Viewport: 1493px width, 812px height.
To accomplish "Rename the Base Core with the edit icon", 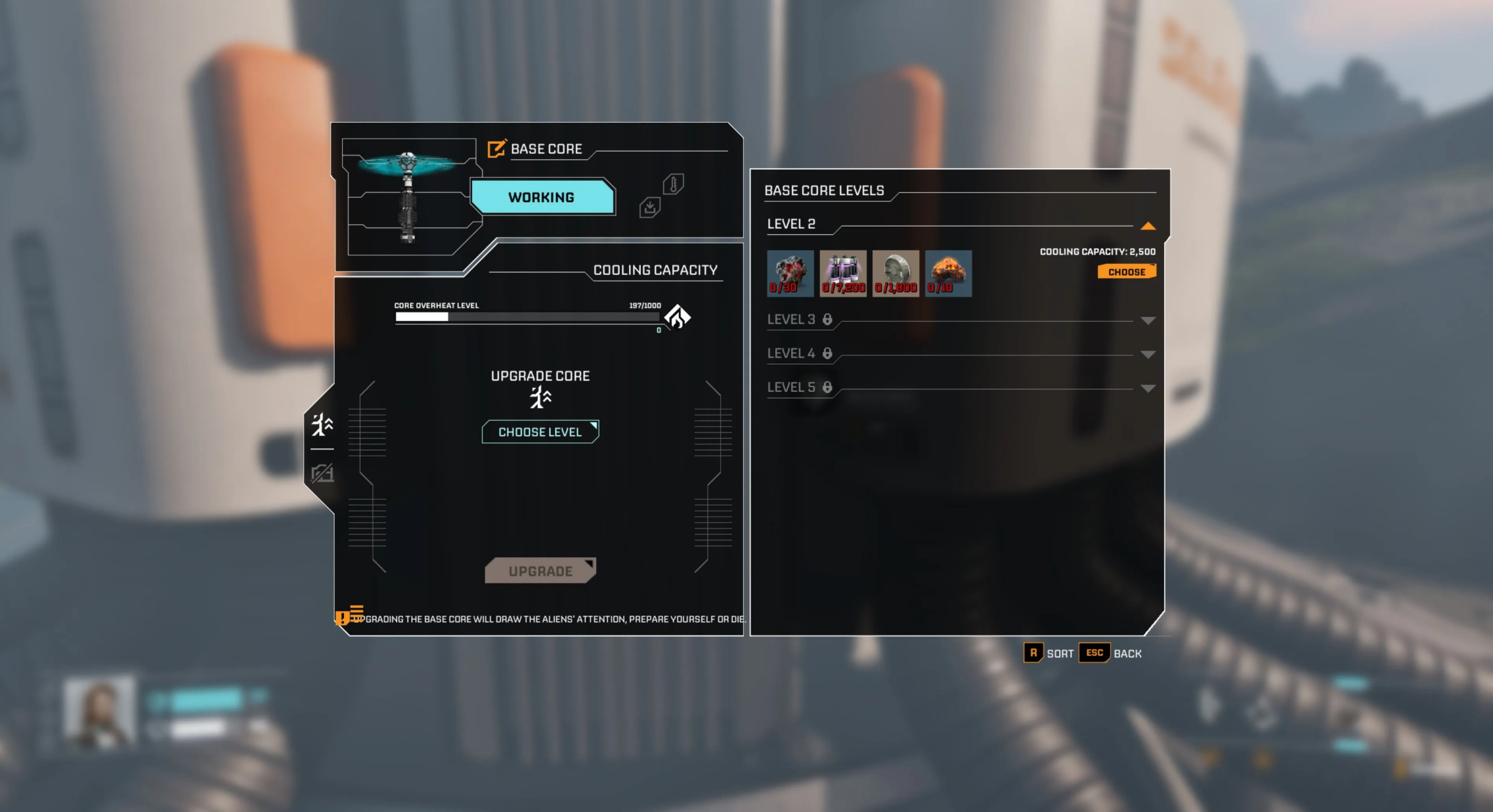I will [496, 149].
